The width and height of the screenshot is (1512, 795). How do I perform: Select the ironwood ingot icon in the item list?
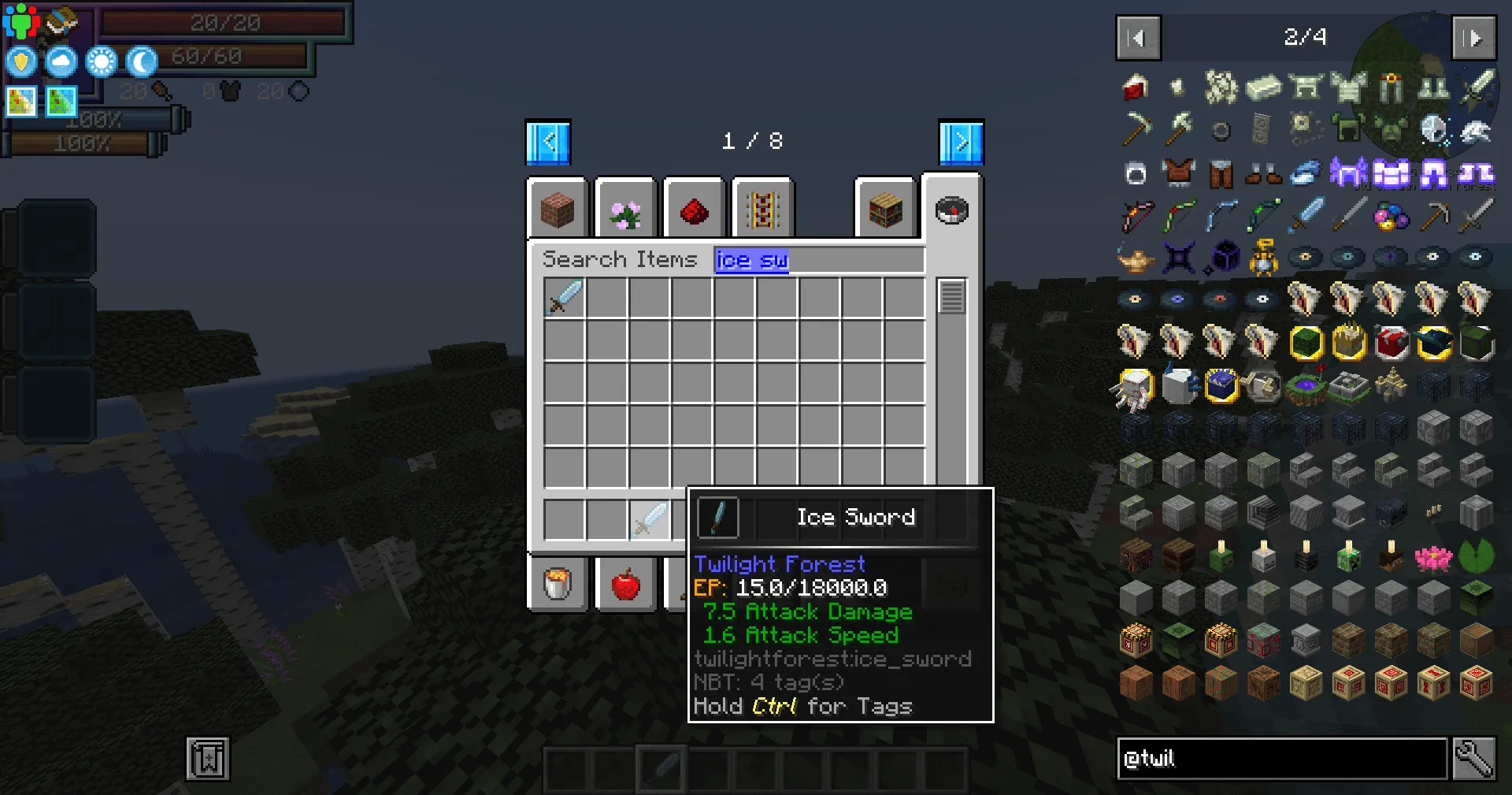1262,87
